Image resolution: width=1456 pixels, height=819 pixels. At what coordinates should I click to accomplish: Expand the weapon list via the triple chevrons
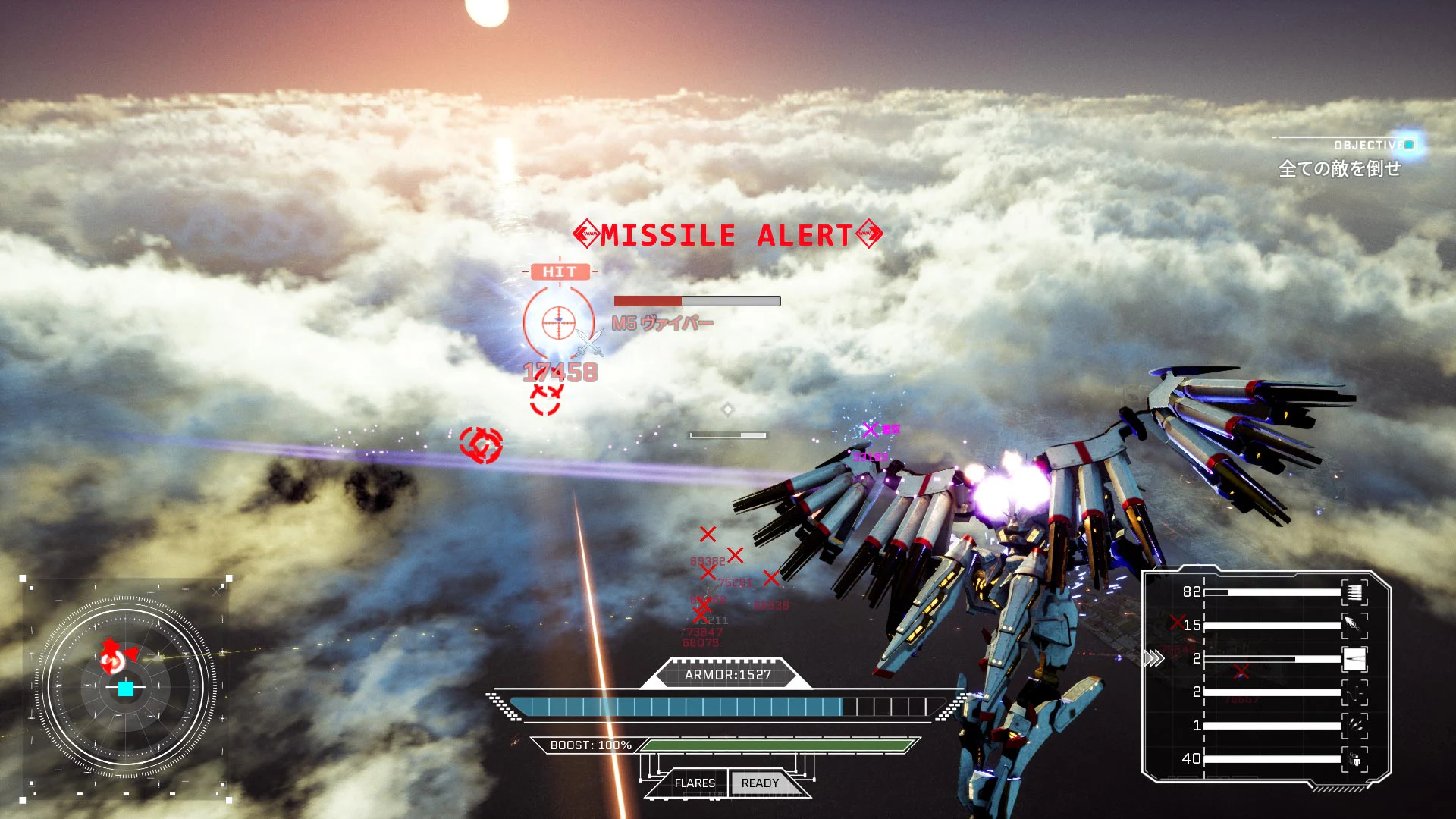pos(1155,659)
